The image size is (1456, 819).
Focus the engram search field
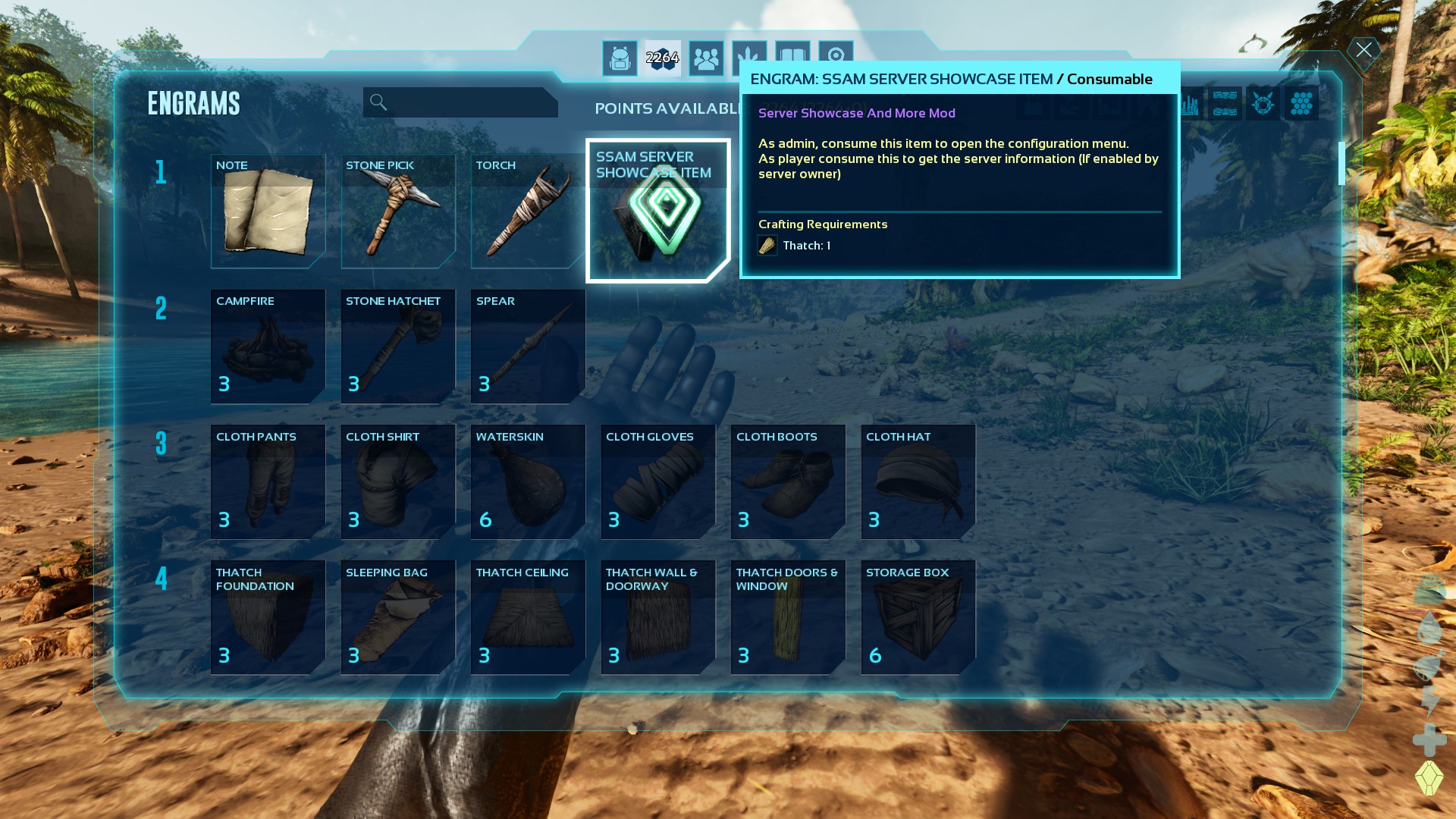click(460, 102)
